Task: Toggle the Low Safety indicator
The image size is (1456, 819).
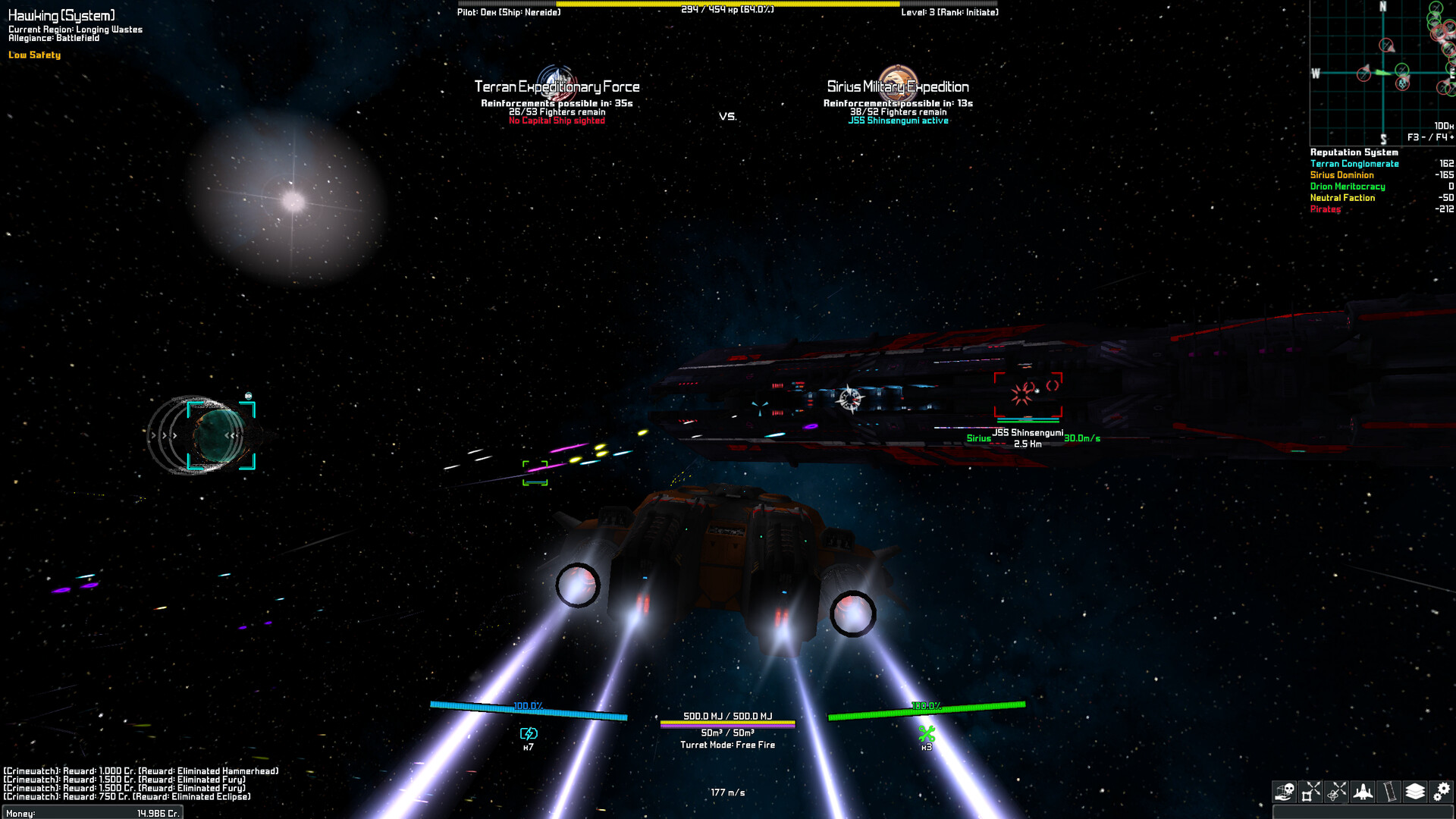Action: tap(33, 55)
